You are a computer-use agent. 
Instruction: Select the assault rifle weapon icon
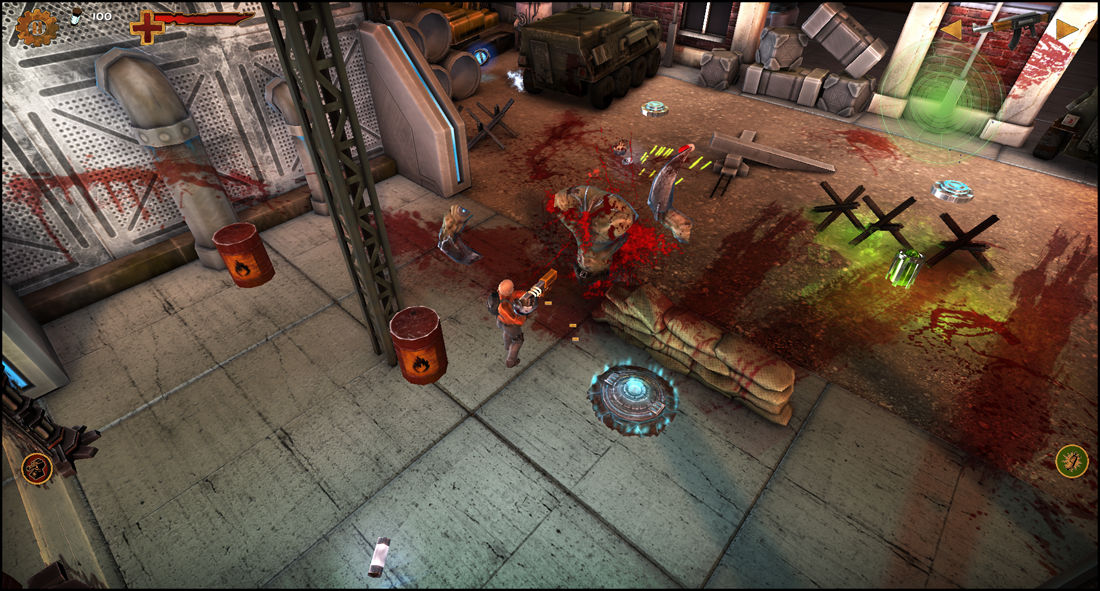tap(1010, 29)
